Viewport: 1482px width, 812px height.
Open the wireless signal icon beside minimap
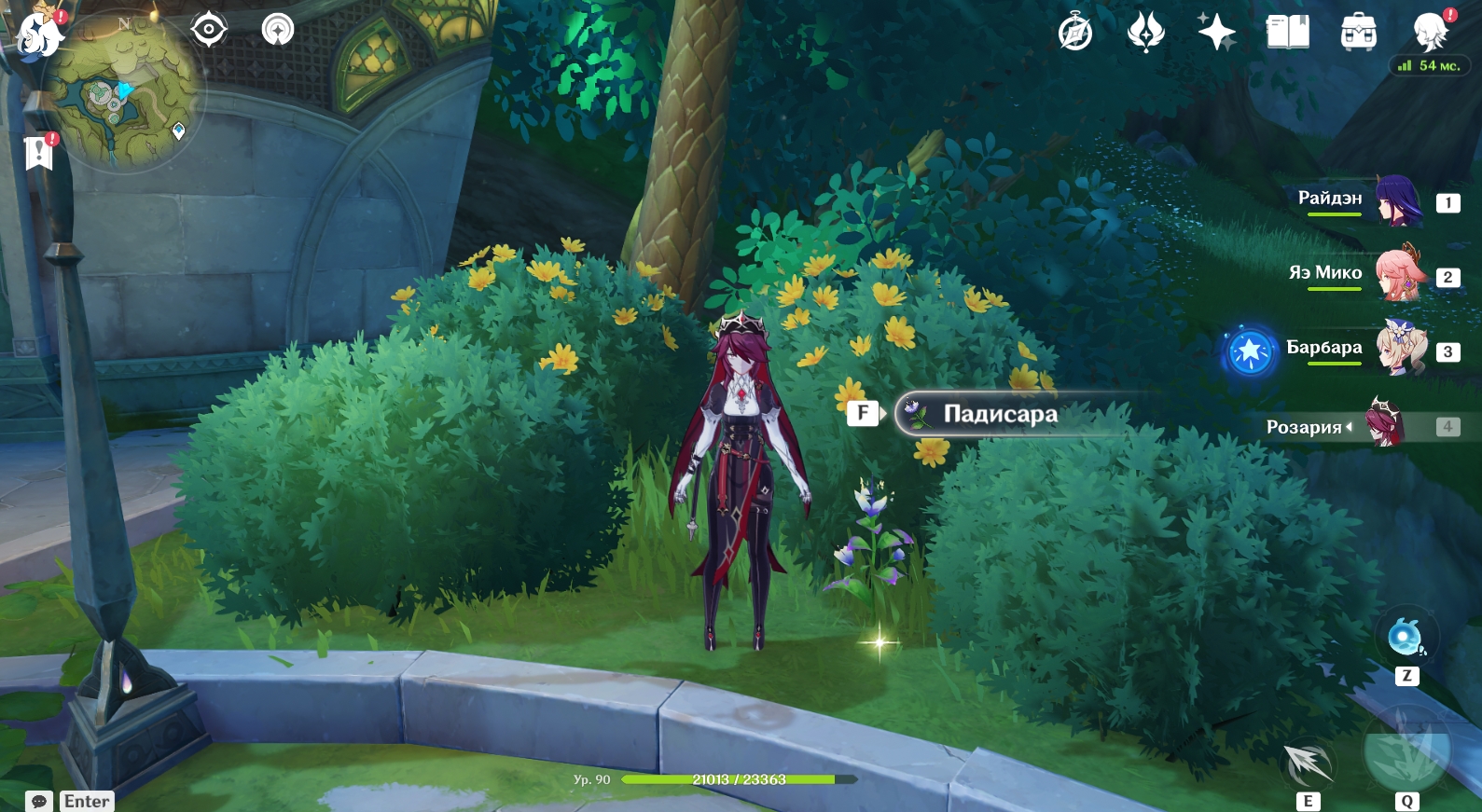(x=277, y=30)
